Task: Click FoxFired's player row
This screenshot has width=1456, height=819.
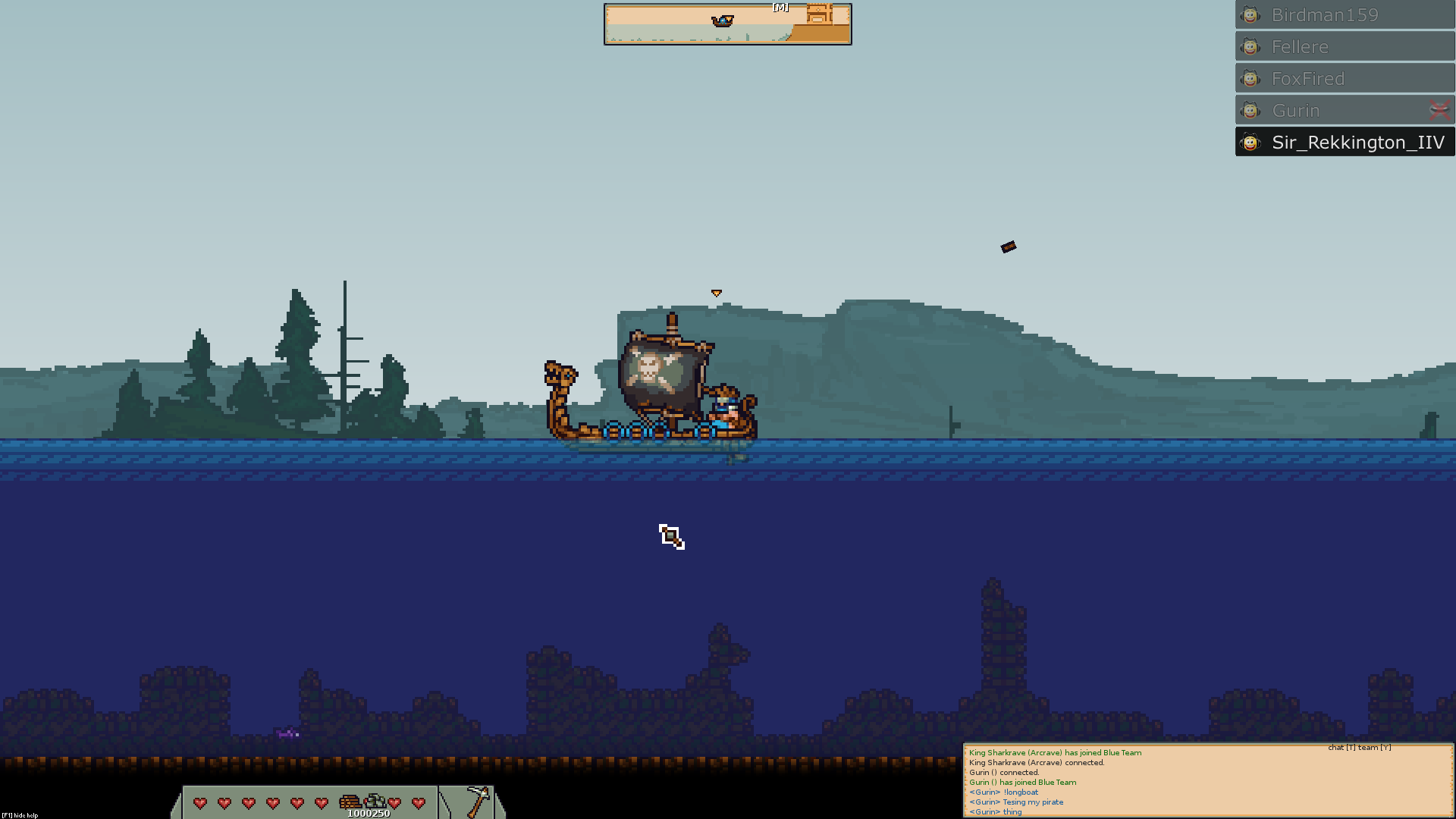Action: coord(1344,79)
